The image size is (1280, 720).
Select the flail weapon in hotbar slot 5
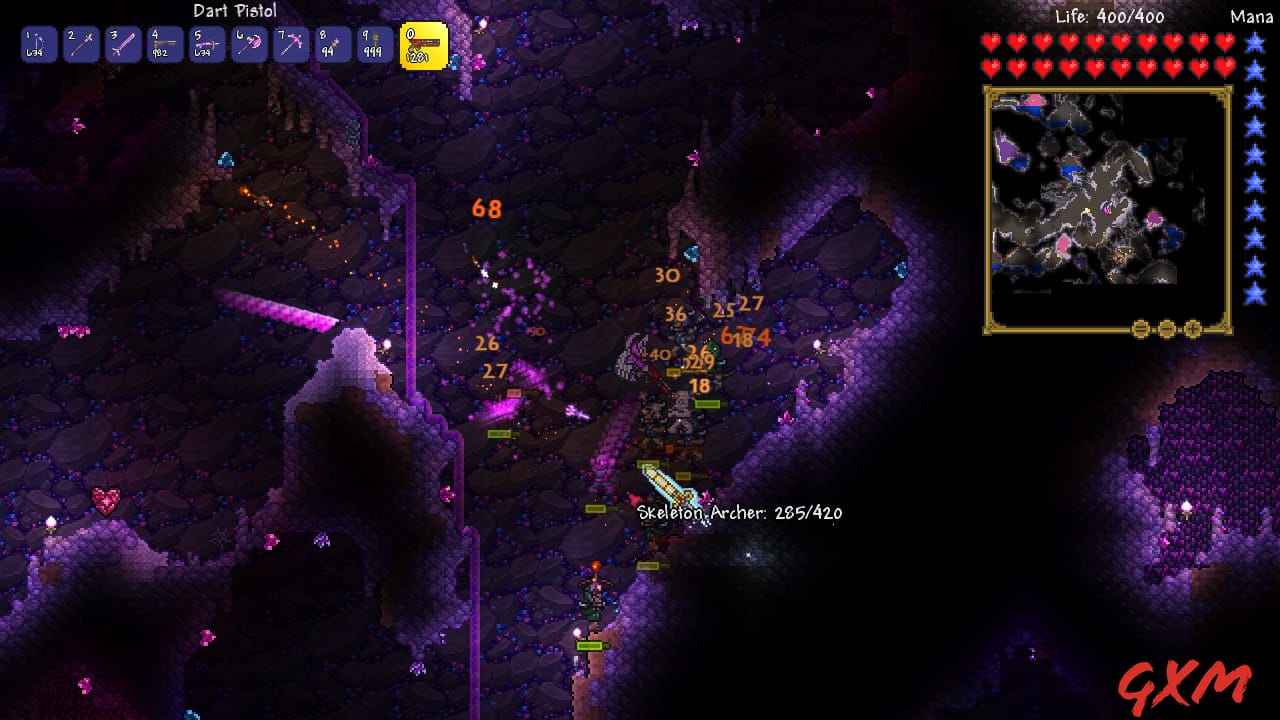point(210,45)
